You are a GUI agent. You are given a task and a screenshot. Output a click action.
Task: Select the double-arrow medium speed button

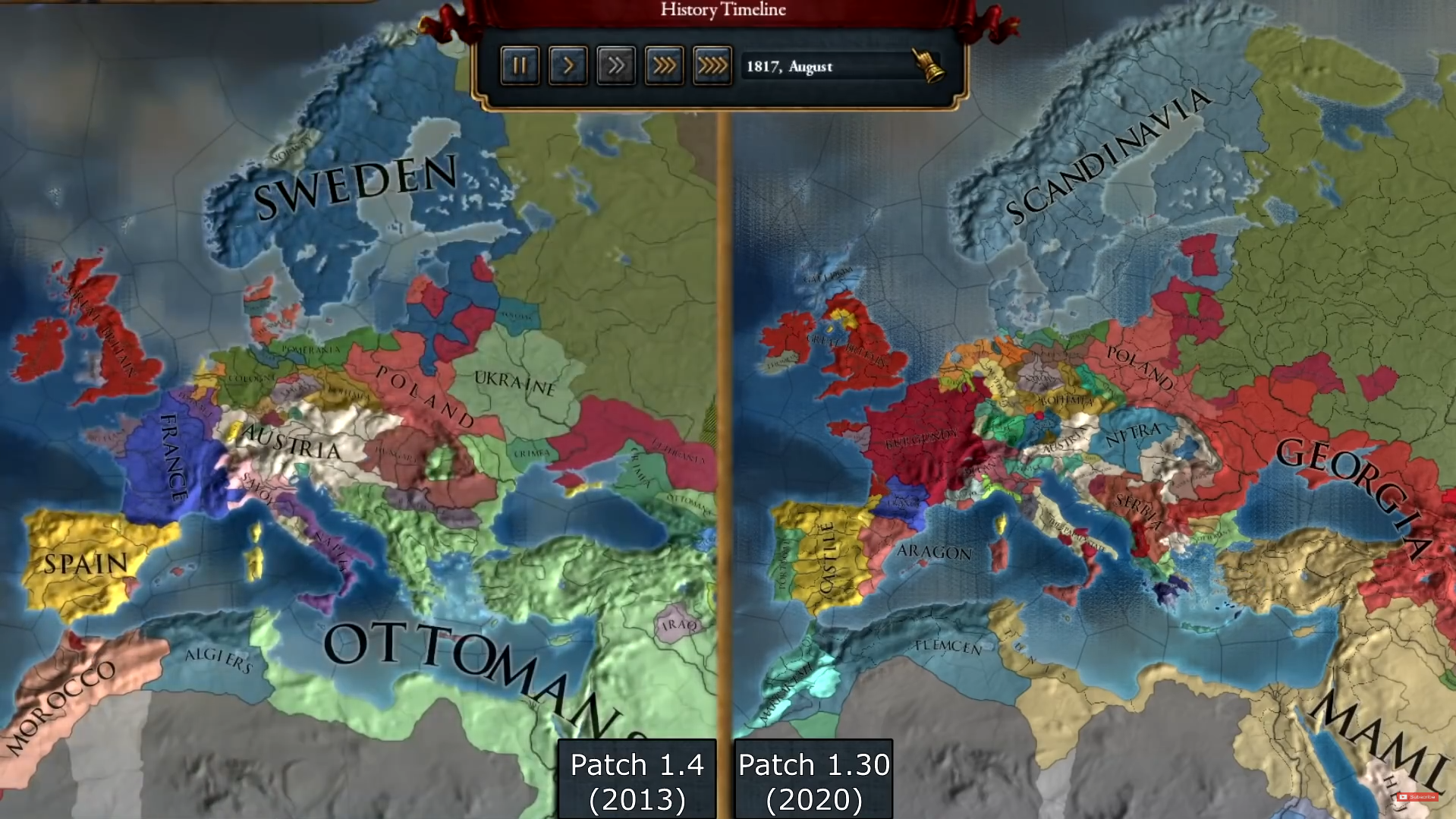pyautogui.click(x=616, y=66)
